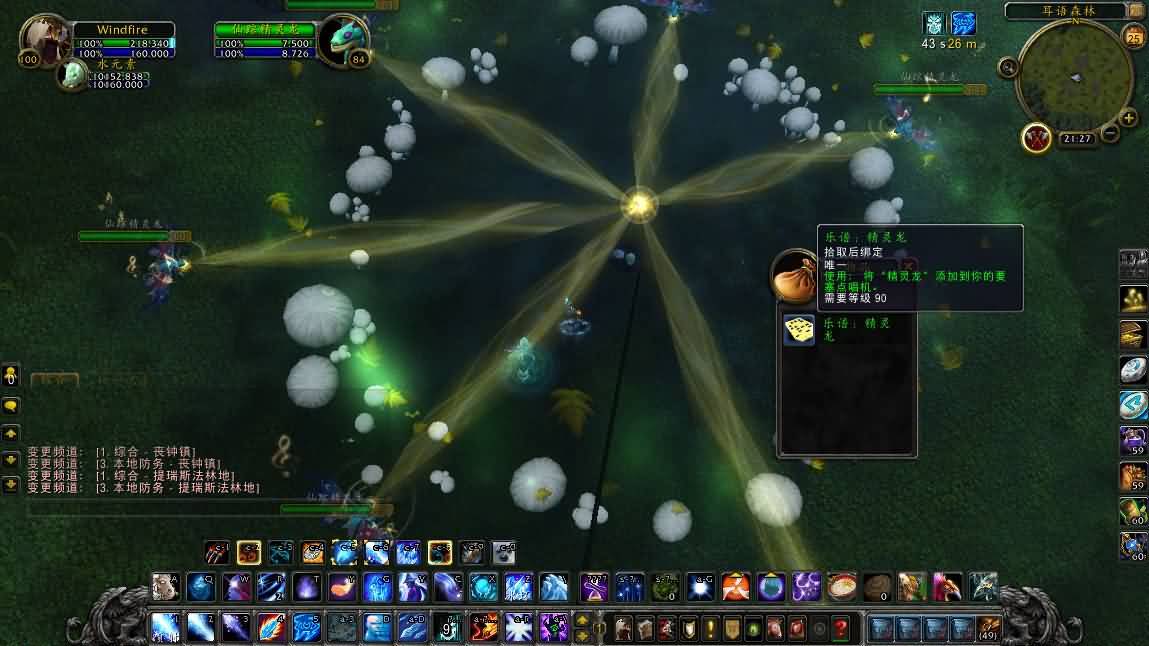Use the bowl of food action slot

tap(842, 586)
